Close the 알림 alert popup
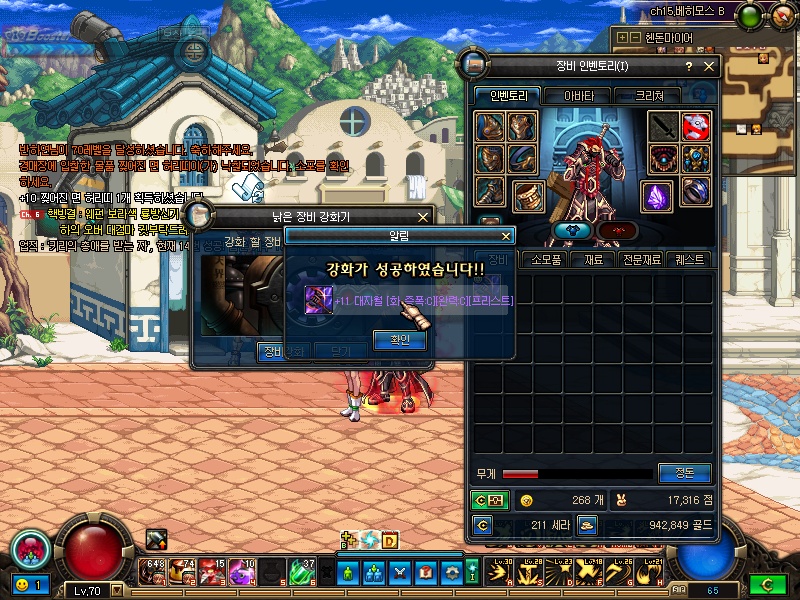 pos(506,236)
